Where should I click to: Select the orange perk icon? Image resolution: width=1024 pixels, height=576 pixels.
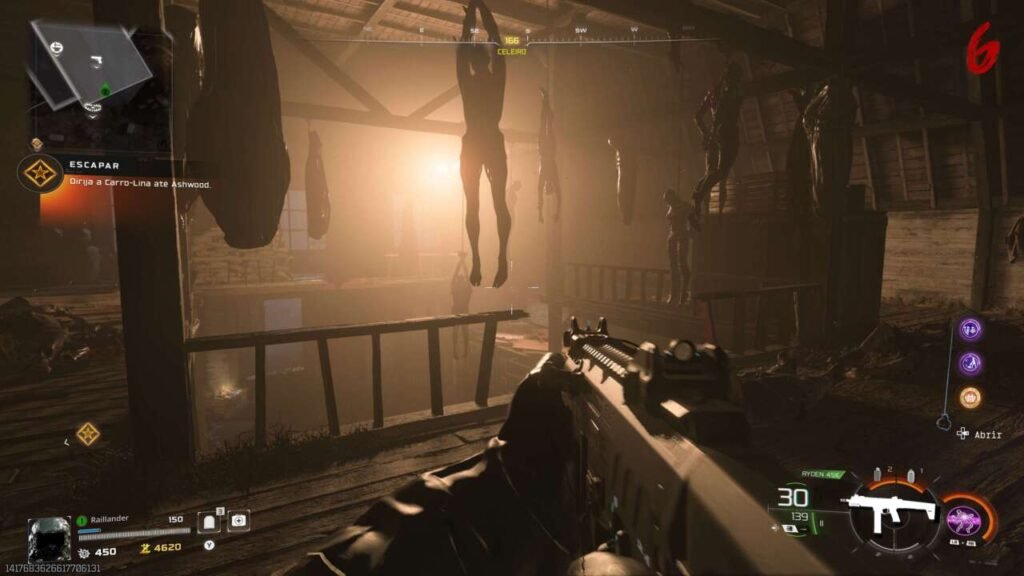970,397
